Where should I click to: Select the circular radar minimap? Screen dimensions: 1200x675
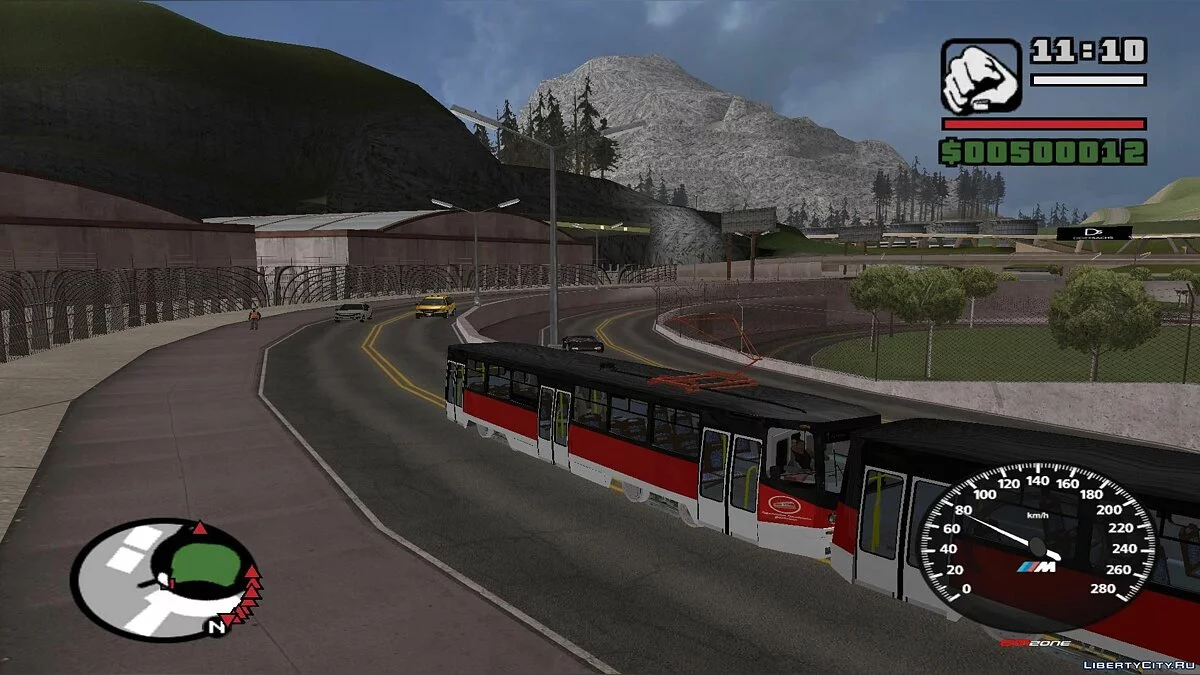(x=165, y=579)
